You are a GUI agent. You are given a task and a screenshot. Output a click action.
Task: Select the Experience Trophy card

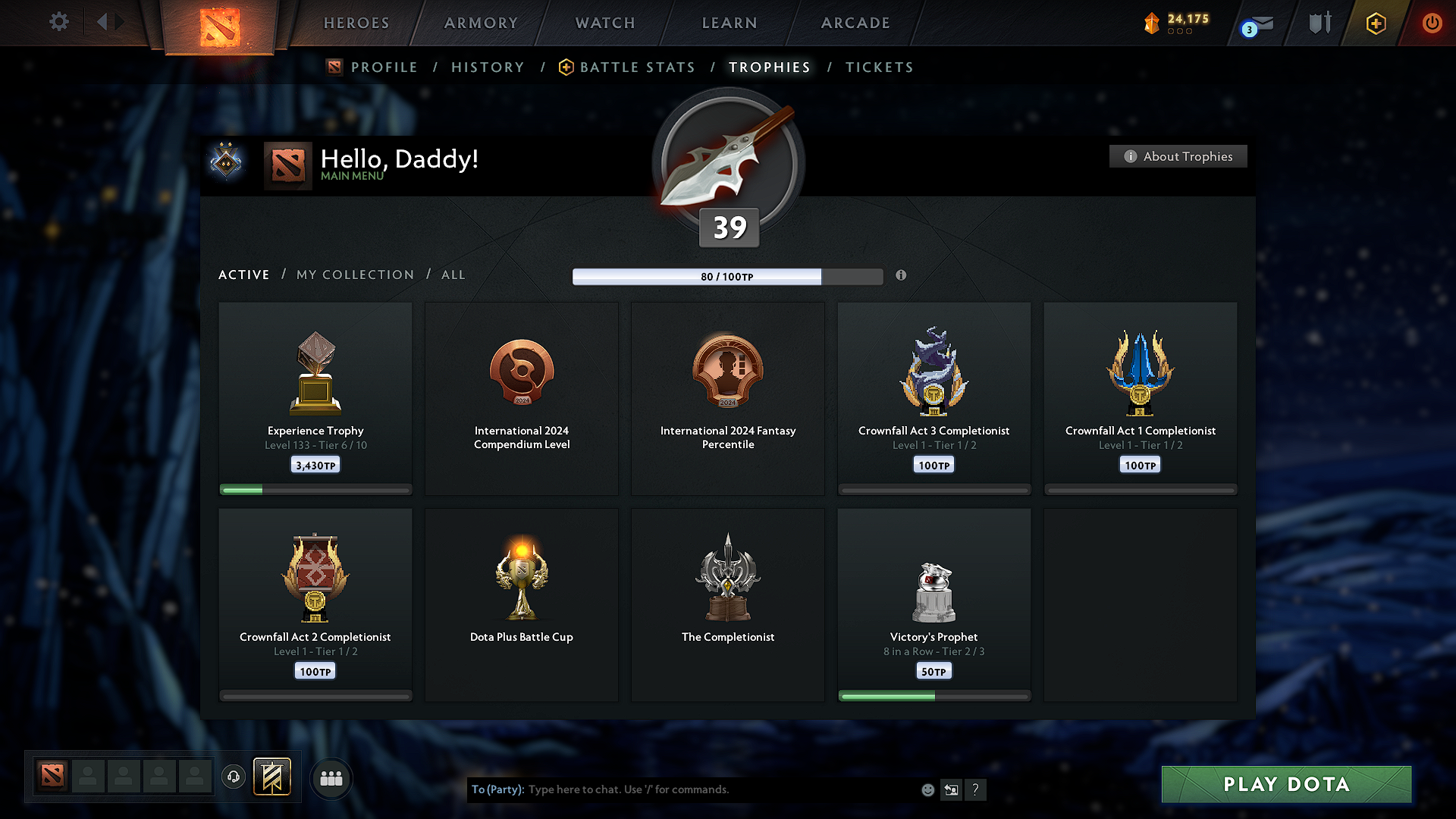click(x=315, y=394)
